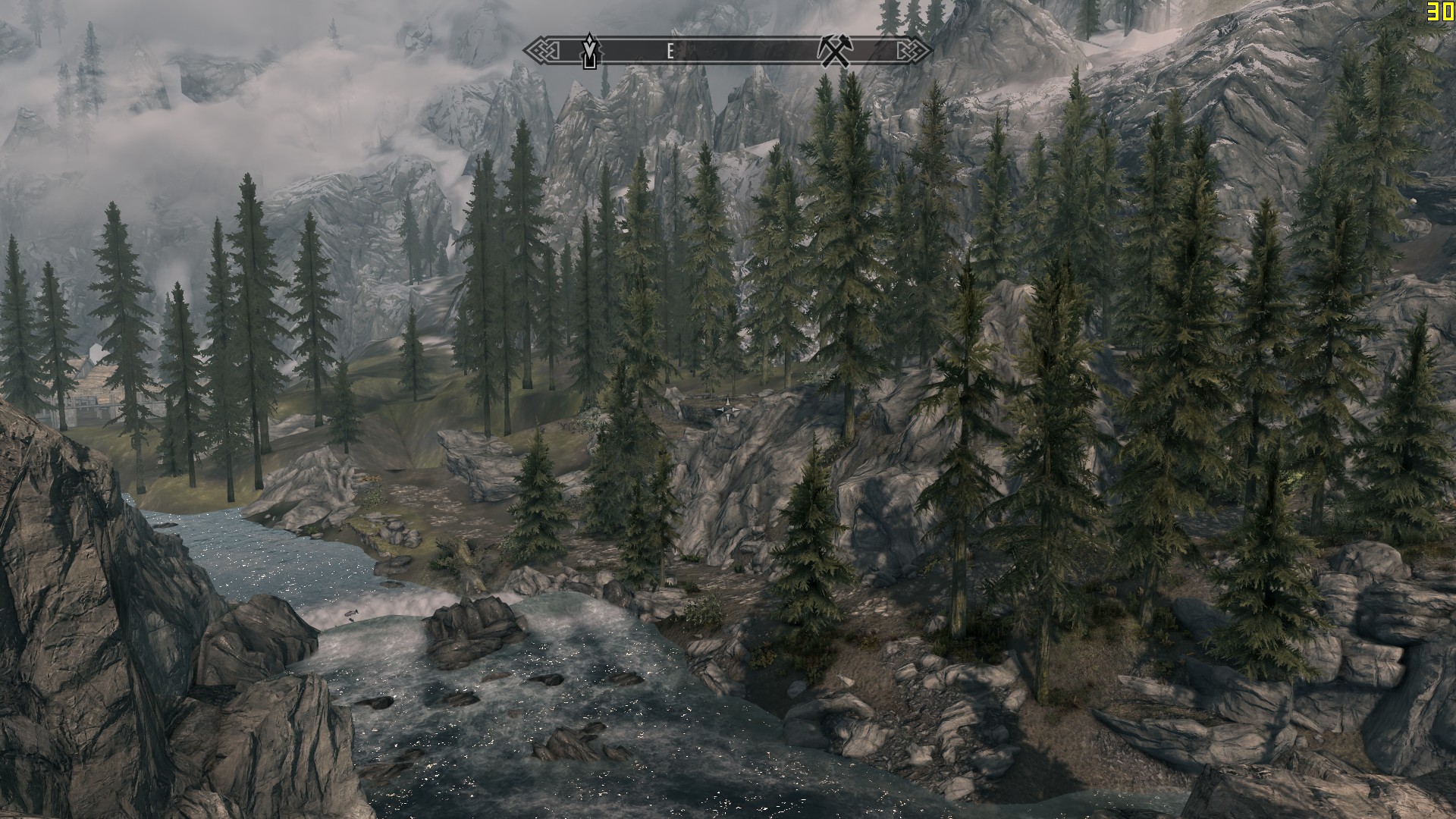Click the crossed pickaxes mine marker on compass

point(836,51)
